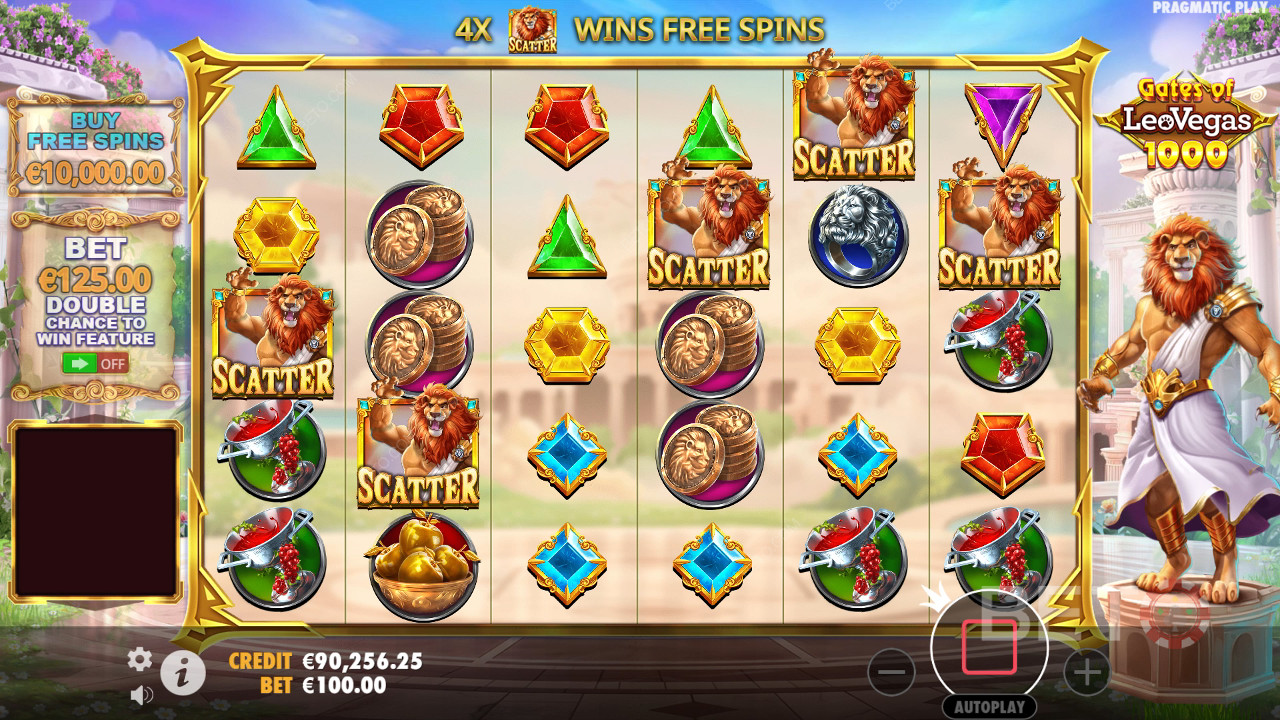Screen dimensions: 1280x720
Task: Stop the spin with the round button
Action: click(x=989, y=646)
